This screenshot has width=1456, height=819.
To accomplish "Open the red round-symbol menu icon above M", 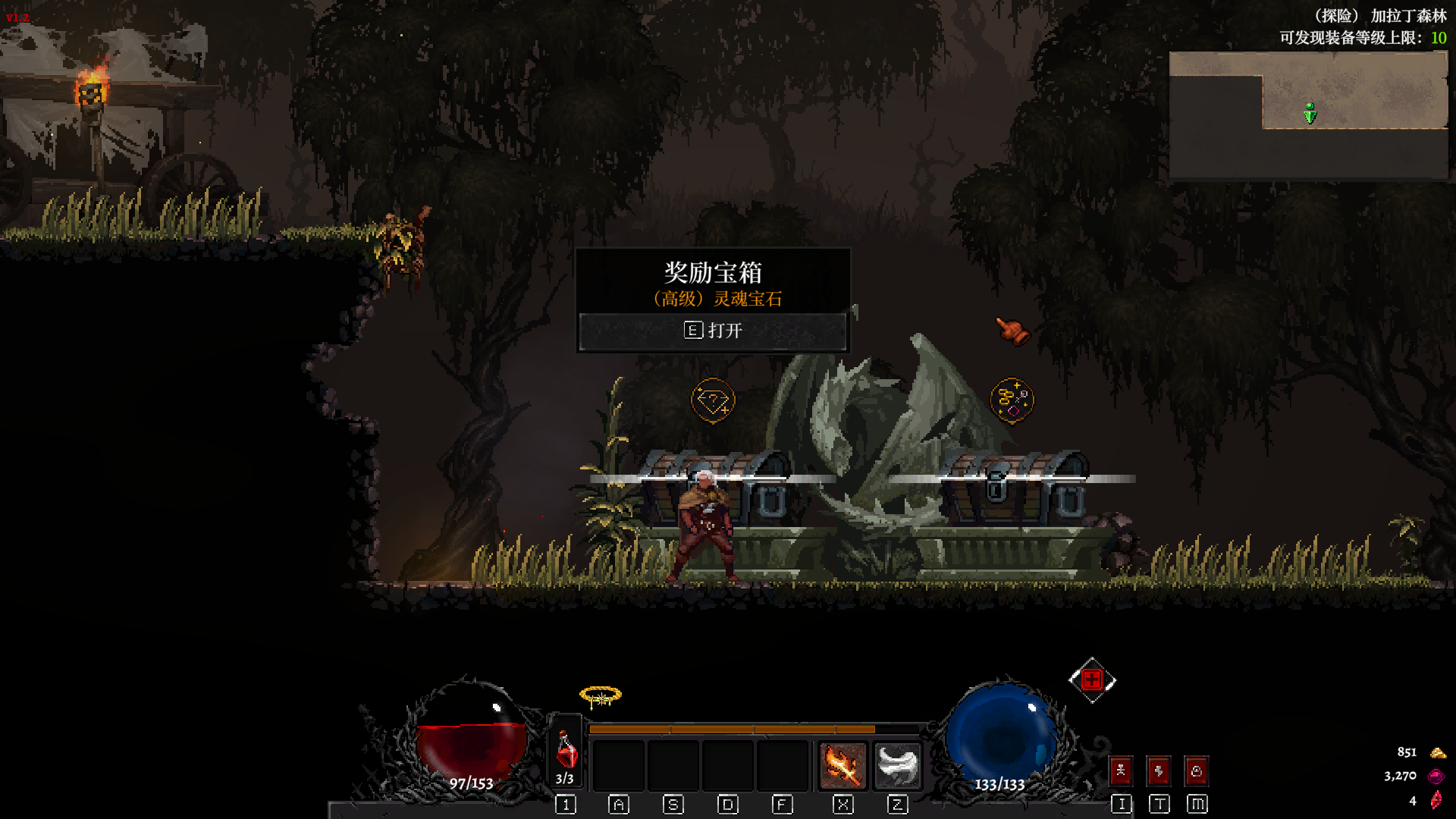I will click(1197, 771).
